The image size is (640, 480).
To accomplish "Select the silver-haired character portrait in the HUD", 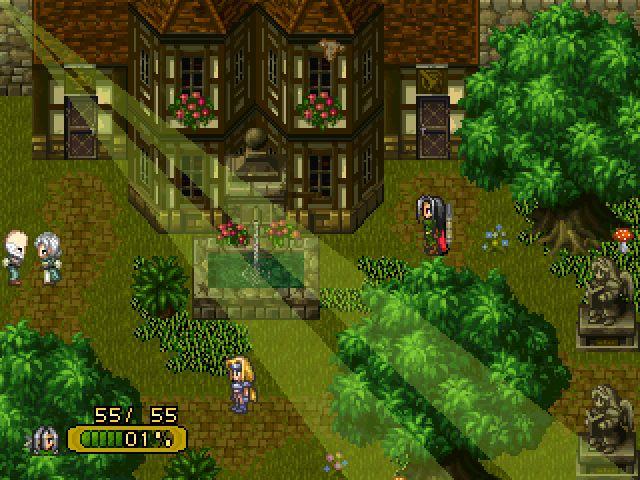I will [46, 439].
